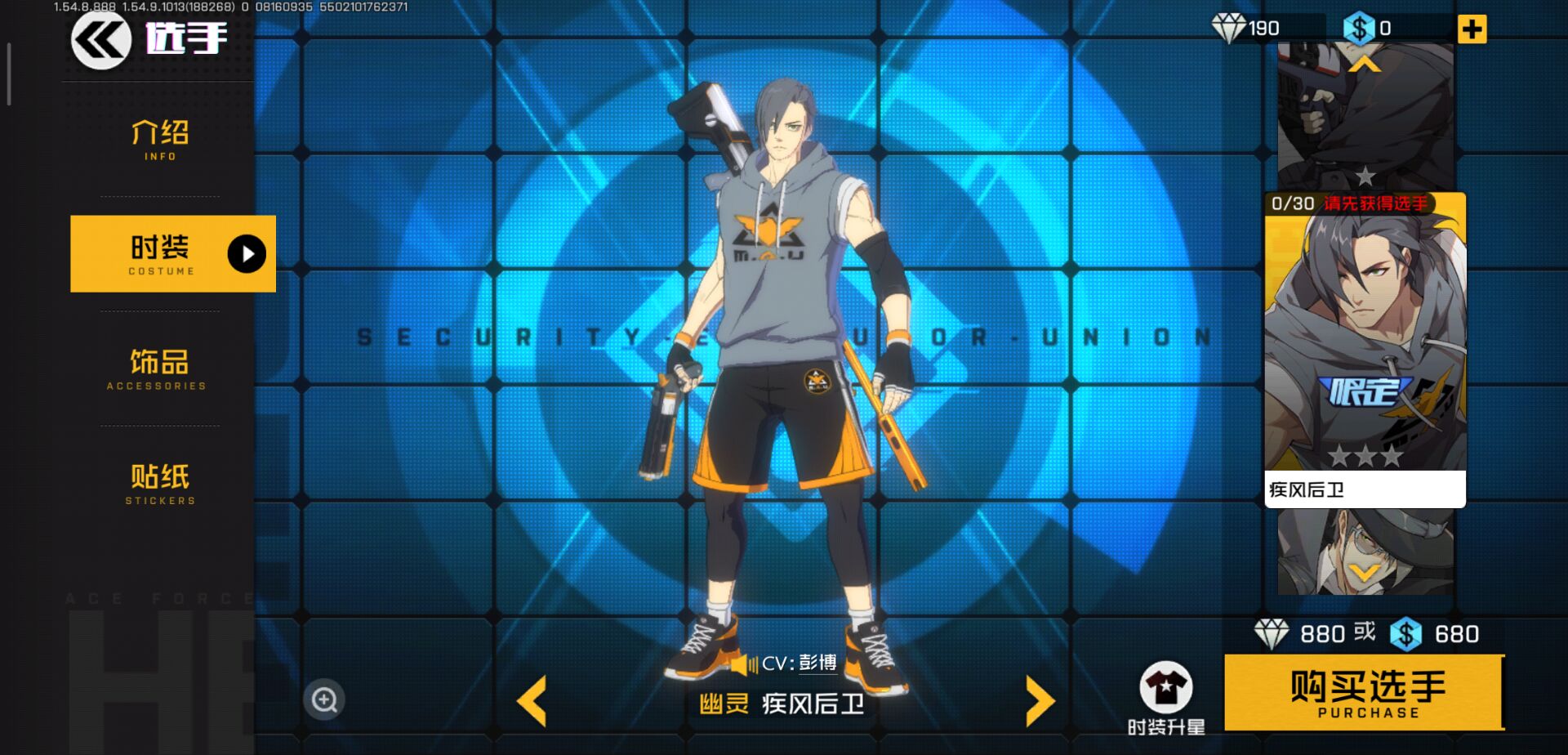Show the previous character with left arrow

pos(532,701)
